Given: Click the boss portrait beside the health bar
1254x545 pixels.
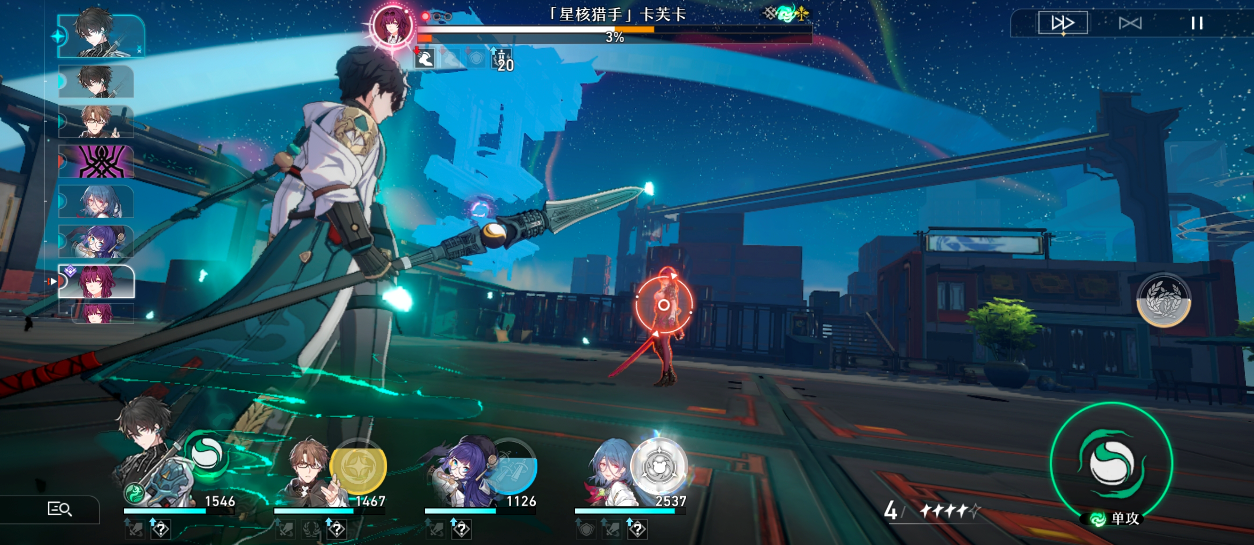Looking at the screenshot, I should (x=392, y=25).
